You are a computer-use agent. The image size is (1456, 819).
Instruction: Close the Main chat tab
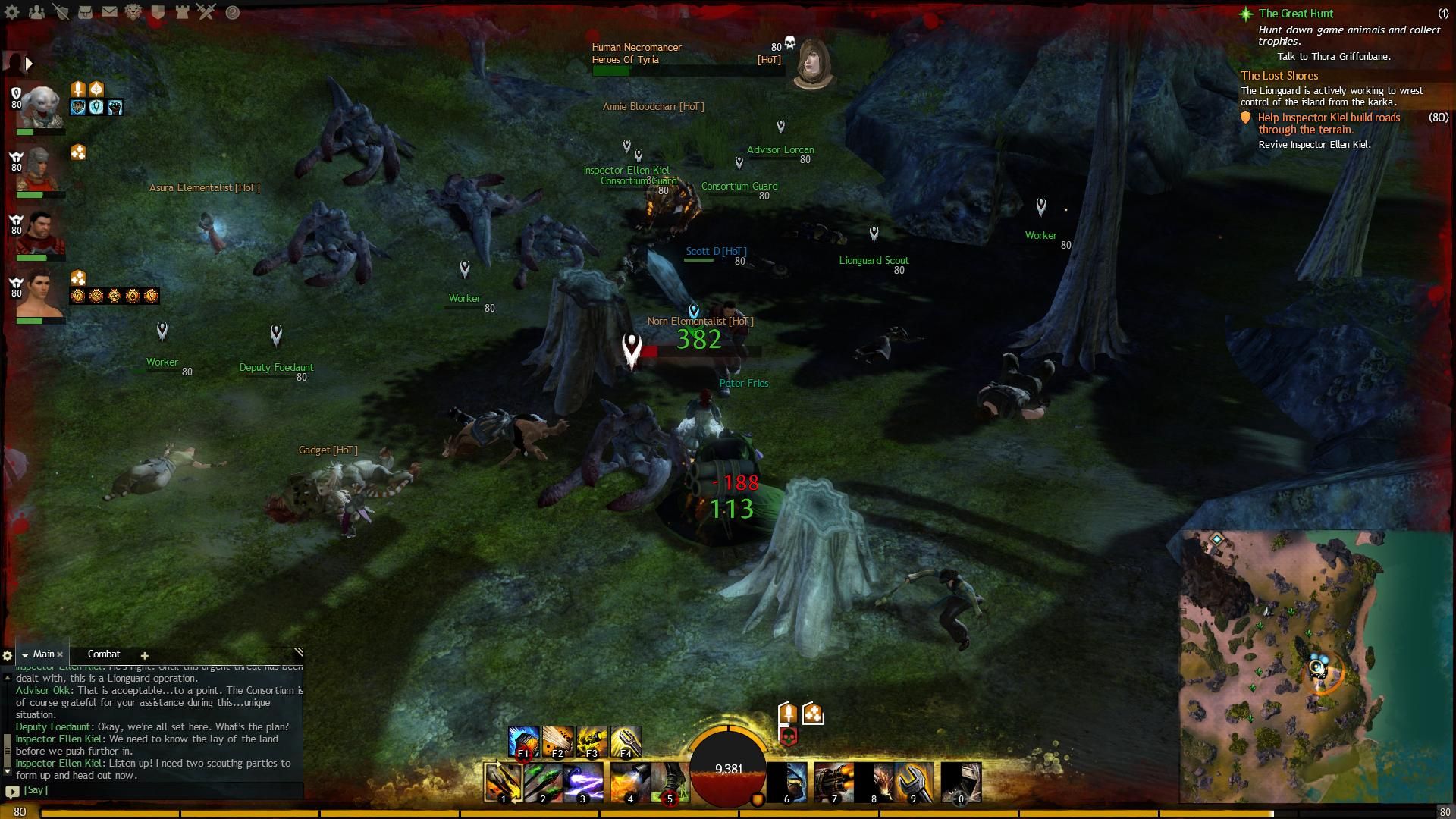[x=60, y=654]
